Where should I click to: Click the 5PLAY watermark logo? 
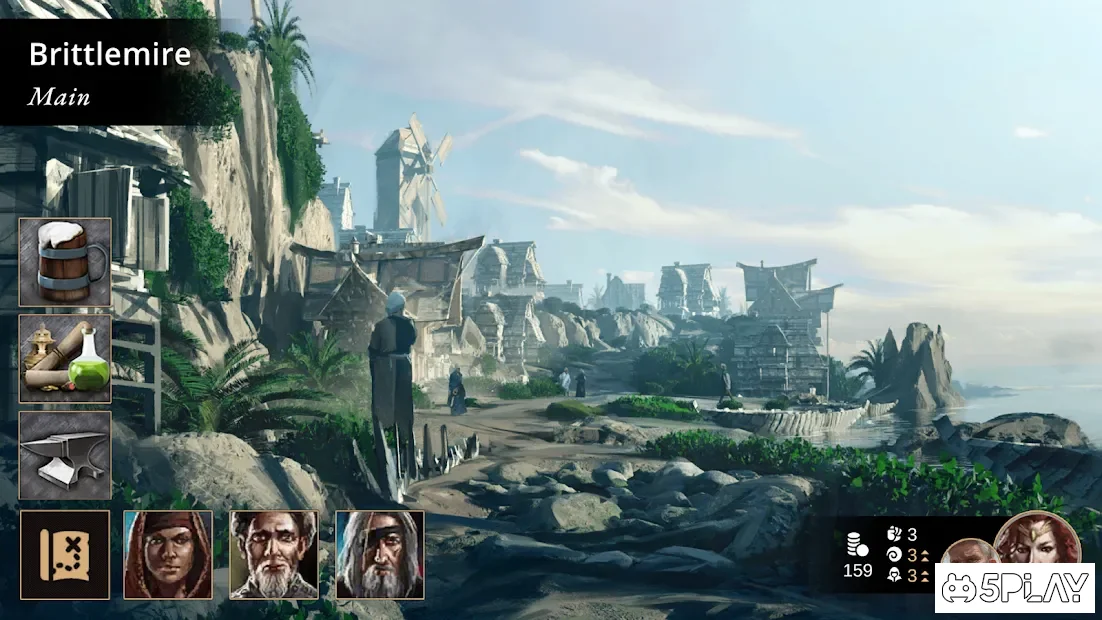point(1014,588)
